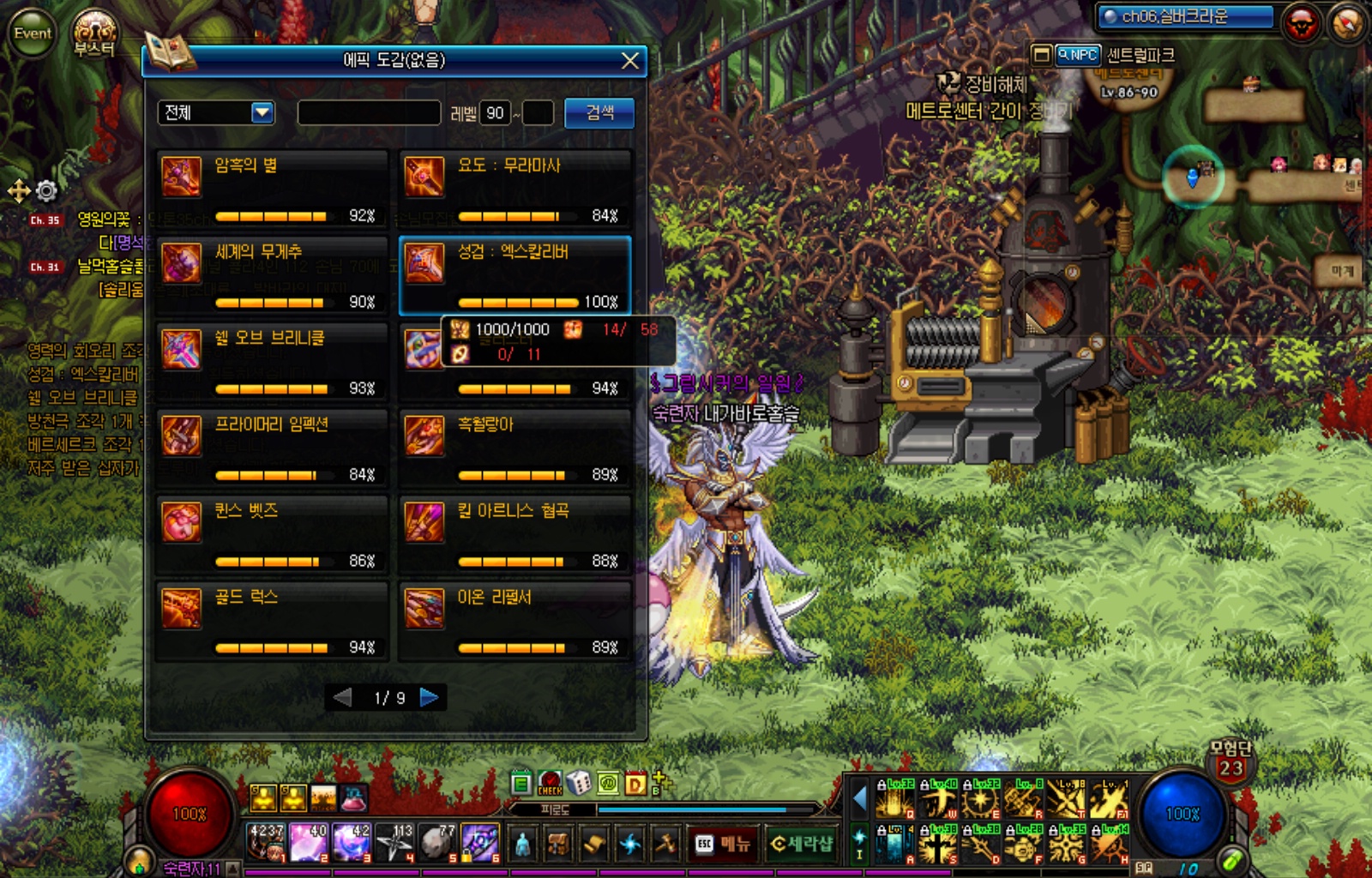Image resolution: width=1372 pixels, height=878 pixels.
Task: Select the 성검 : 엑스칼리버 entry
Action: tap(515, 274)
